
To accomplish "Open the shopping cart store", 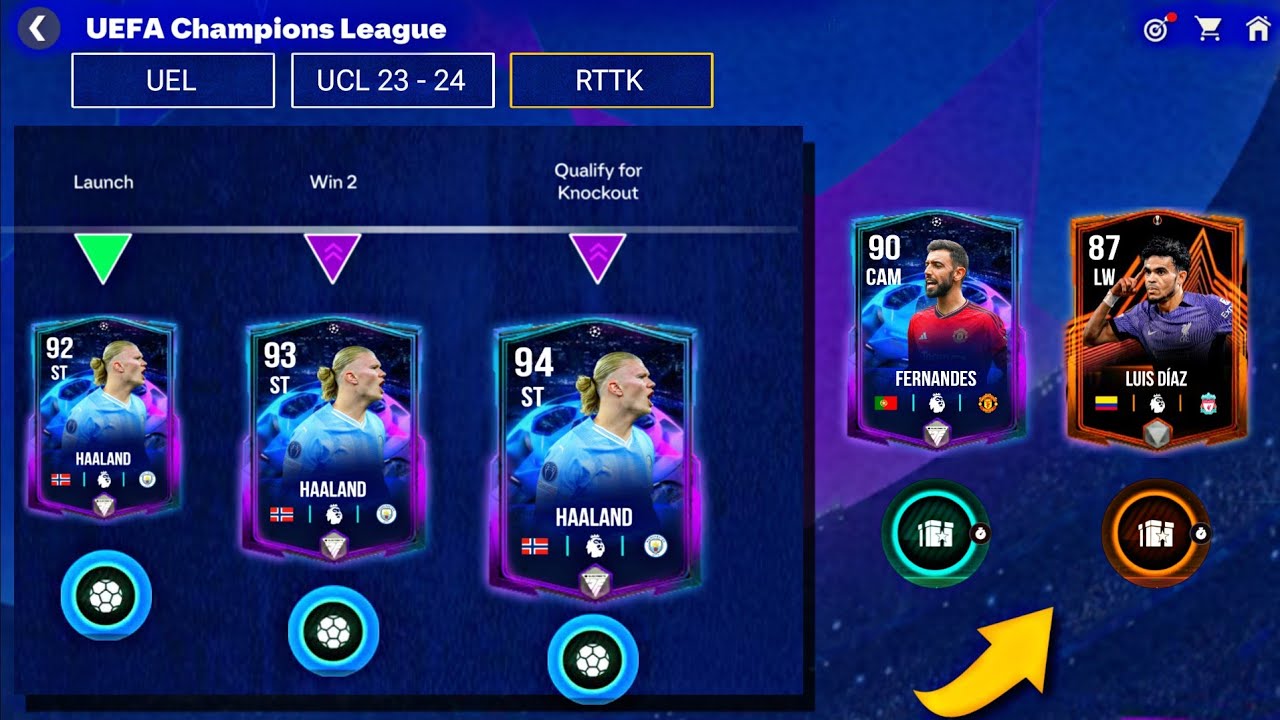I will tap(1208, 29).
